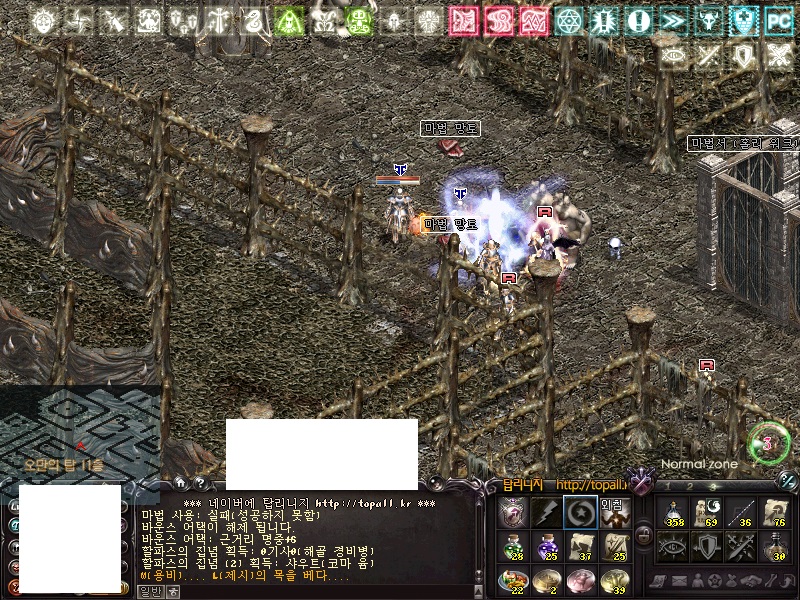
Task: Activate the lightning bolt skill slot
Action: 547,513
